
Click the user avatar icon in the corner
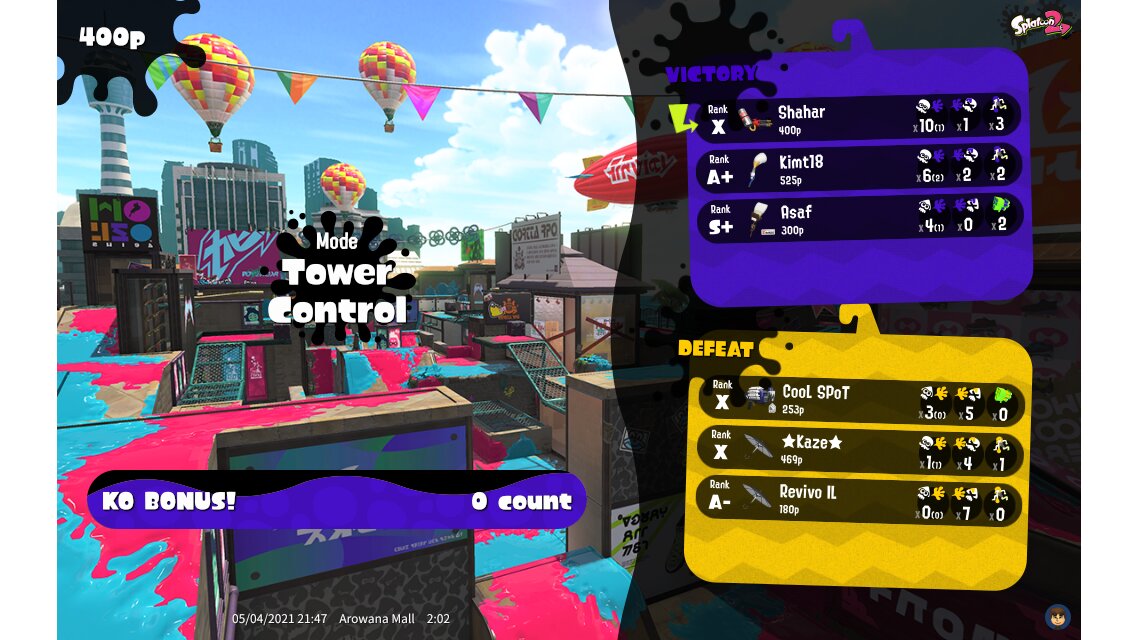(1057, 616)
